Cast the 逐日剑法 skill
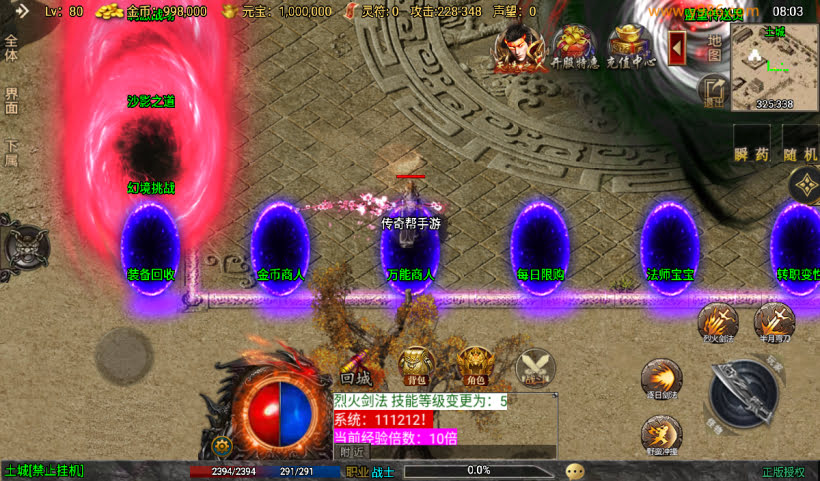Image resolution: width=820 pixels, height=481 pixels. tap(661, 379)
